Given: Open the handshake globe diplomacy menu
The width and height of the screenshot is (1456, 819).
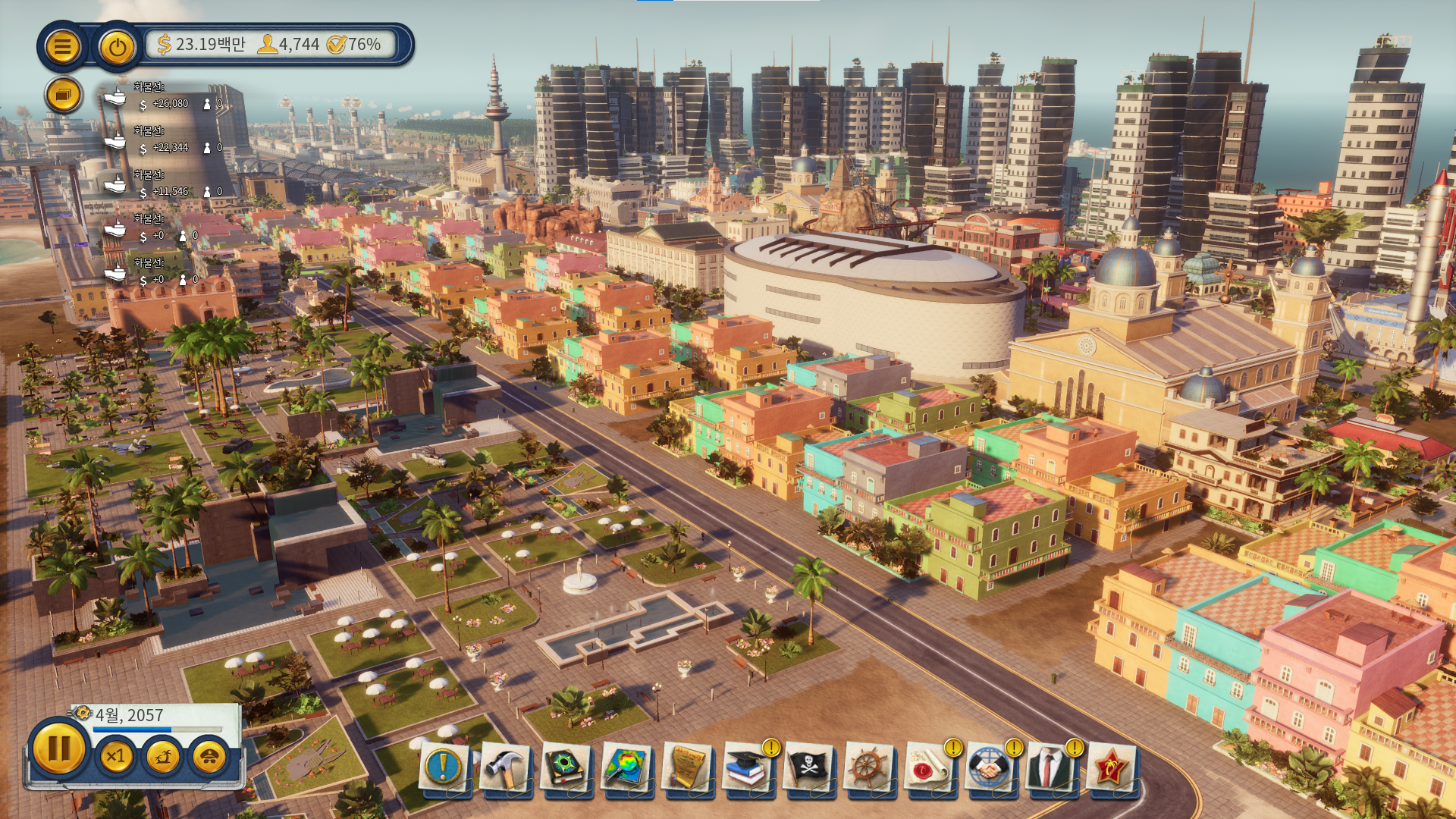Looking at the screenshot, I should tap(990, 767).
